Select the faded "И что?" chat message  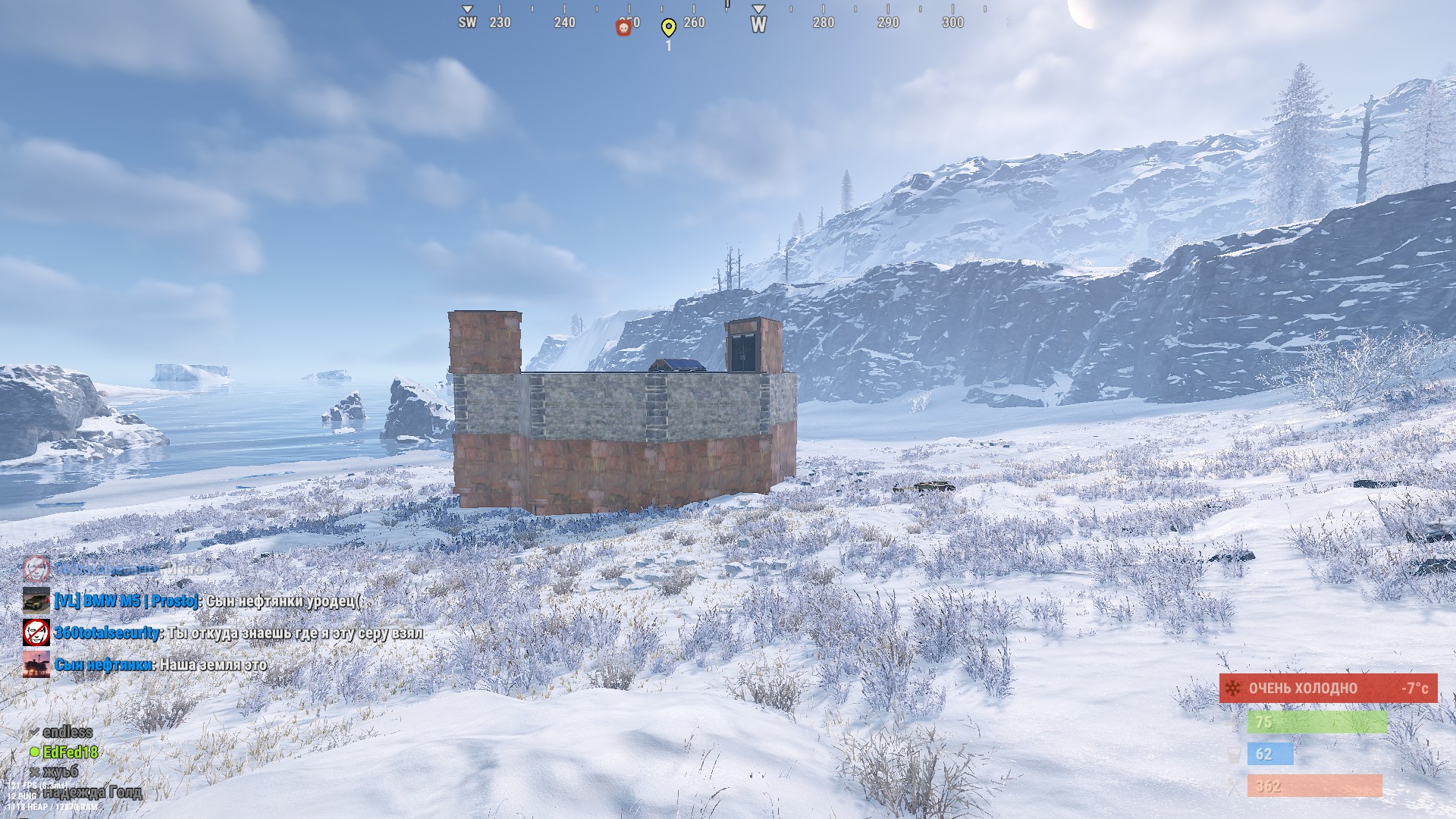tap(185, 569)
